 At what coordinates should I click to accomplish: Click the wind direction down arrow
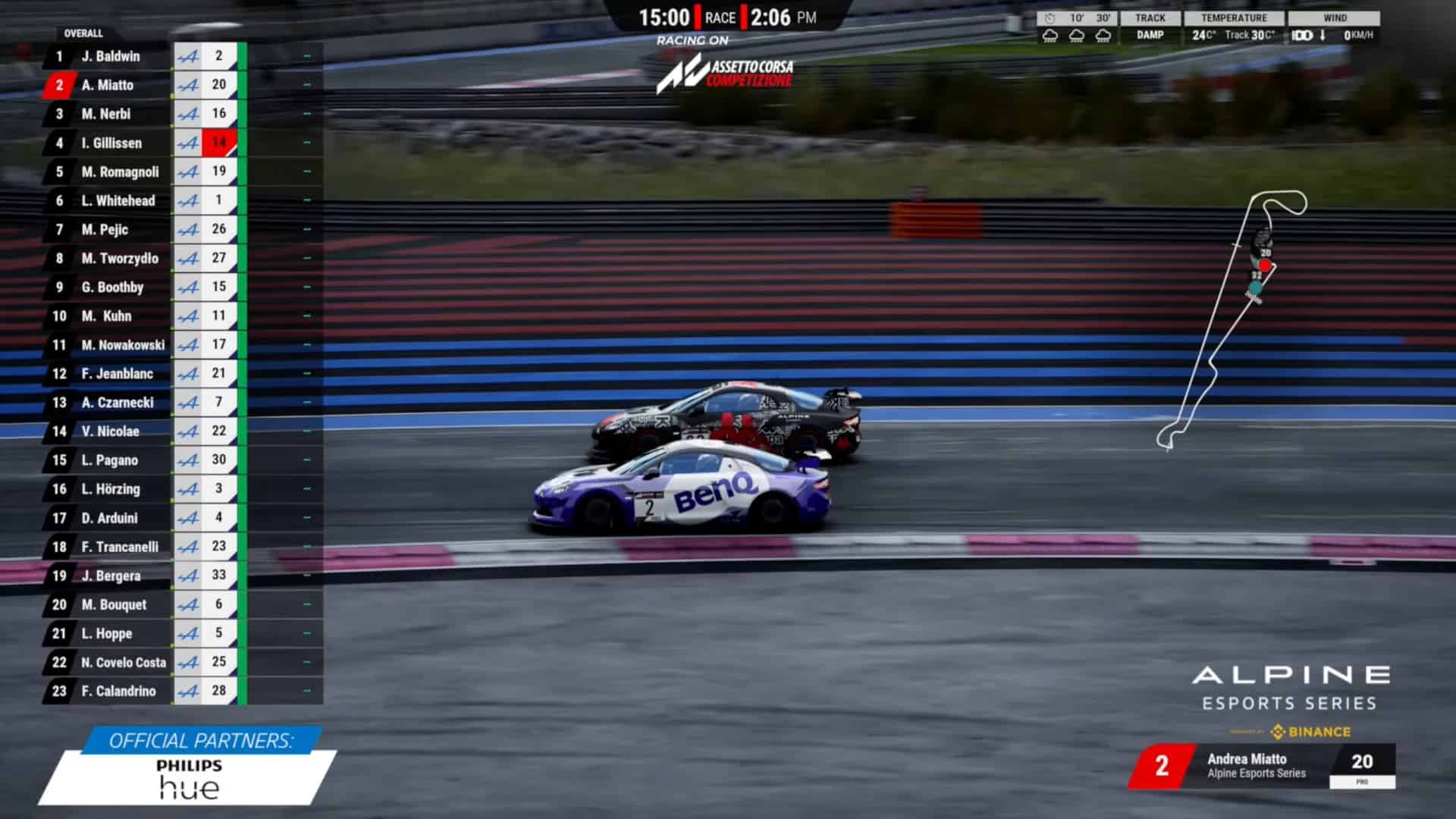tap(1321, 33)
